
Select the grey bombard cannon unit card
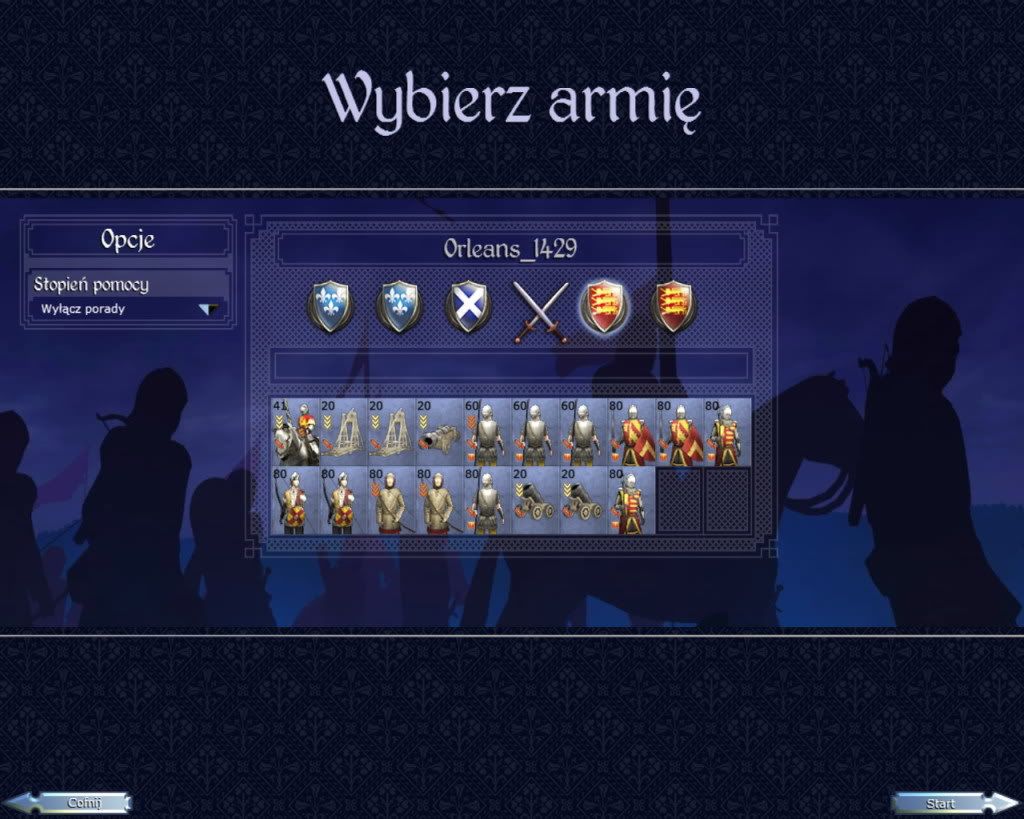pos(439,432)
